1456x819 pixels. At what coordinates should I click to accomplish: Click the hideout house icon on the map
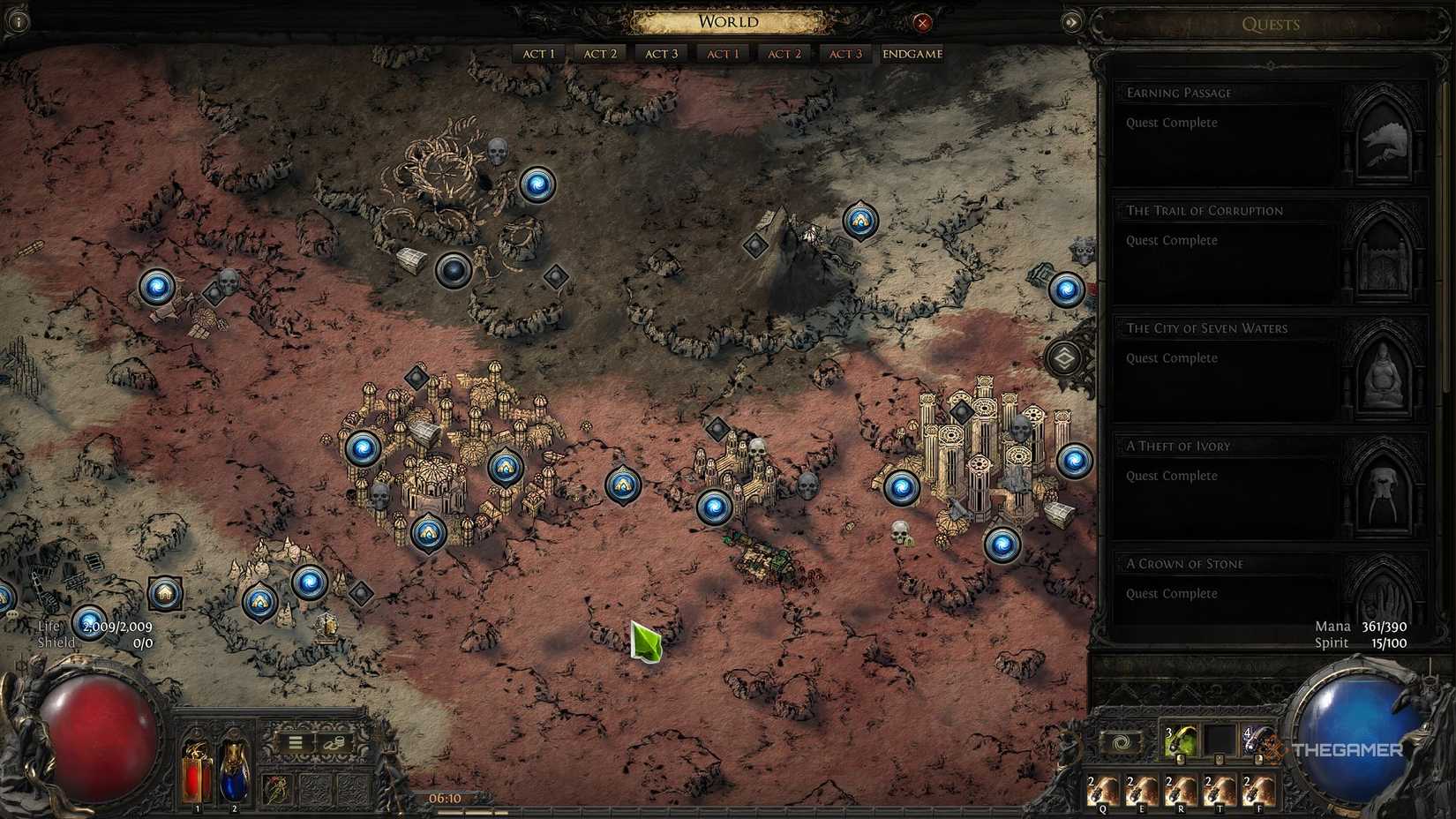pos(166,594)
